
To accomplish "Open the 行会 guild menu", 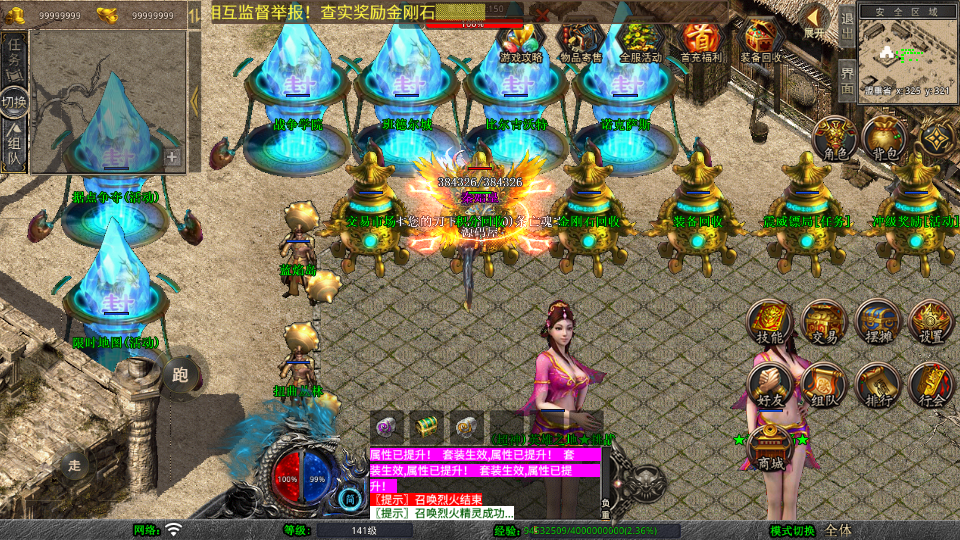I will coord(931,384).
